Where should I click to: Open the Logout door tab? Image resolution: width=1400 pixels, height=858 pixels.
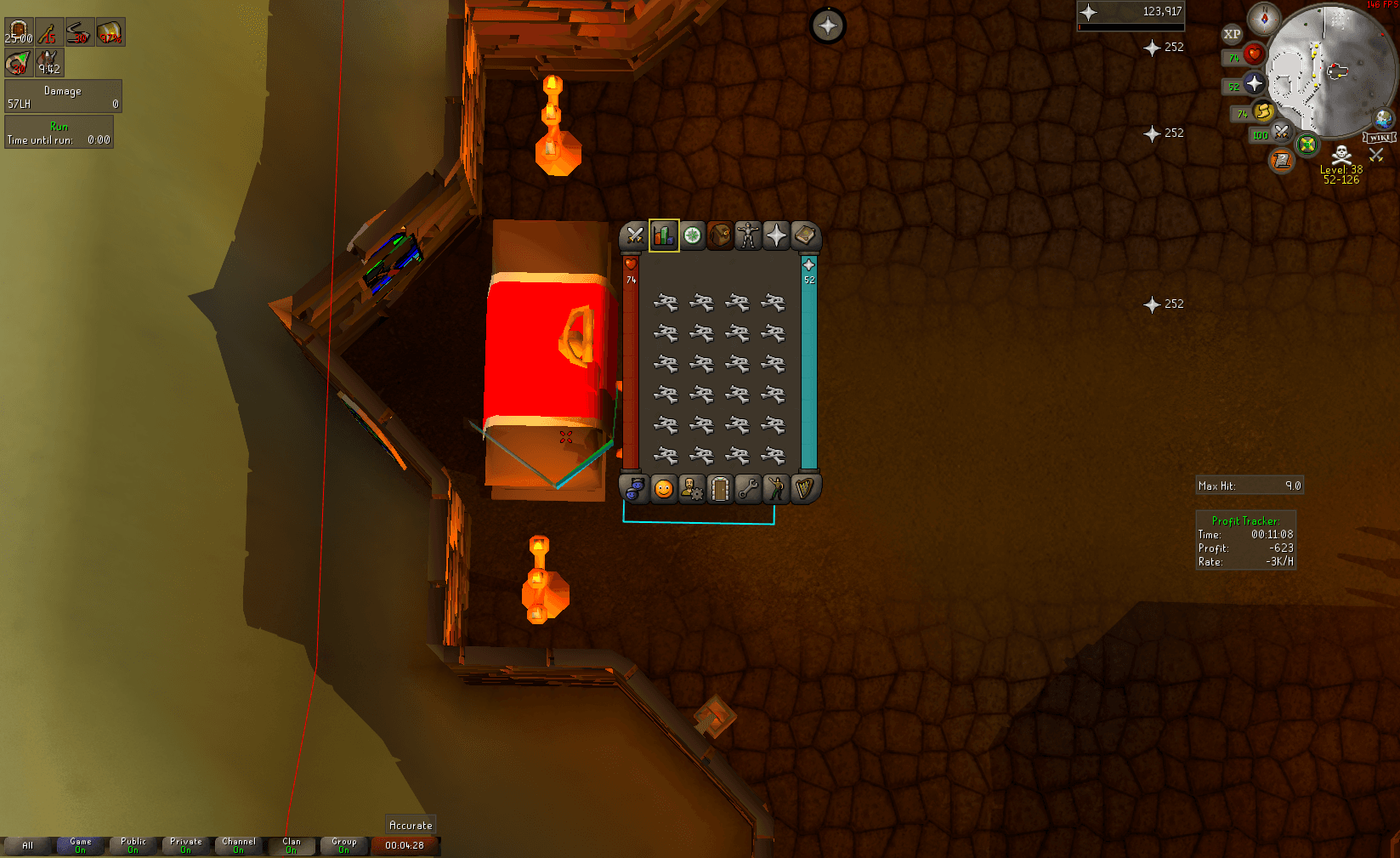[x=720, y=489]
